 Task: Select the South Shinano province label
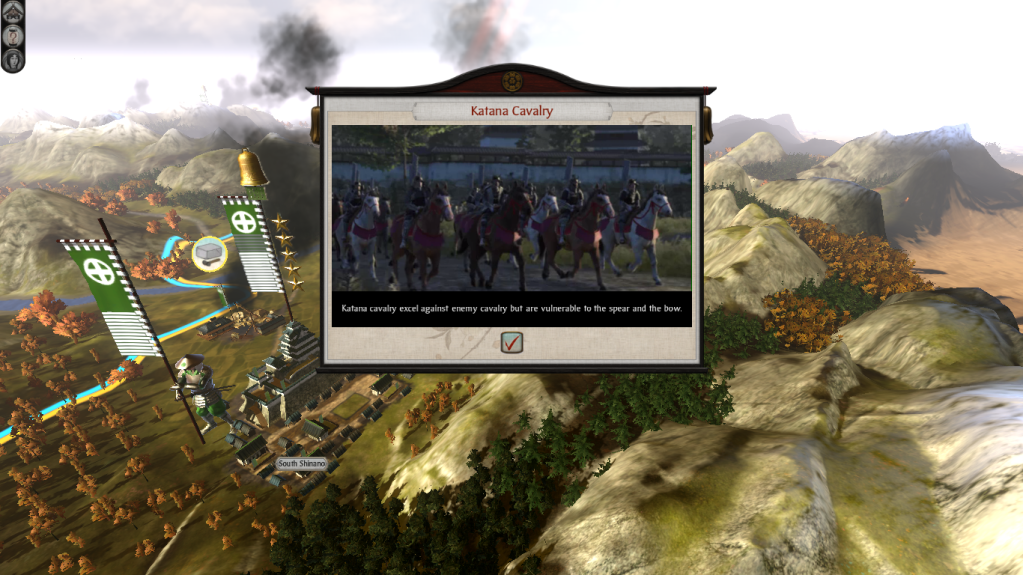(302, 464)
